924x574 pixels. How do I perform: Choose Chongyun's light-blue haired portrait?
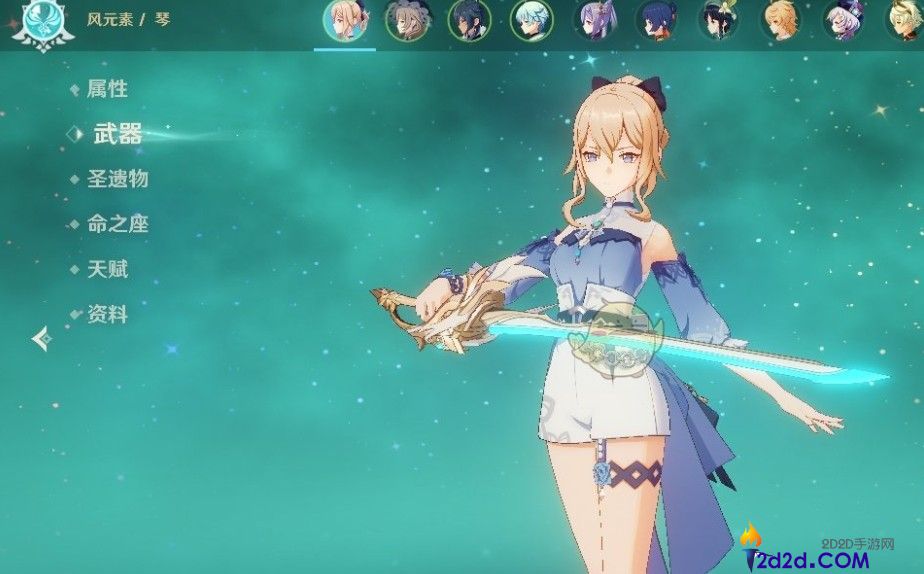click(531, 21)
